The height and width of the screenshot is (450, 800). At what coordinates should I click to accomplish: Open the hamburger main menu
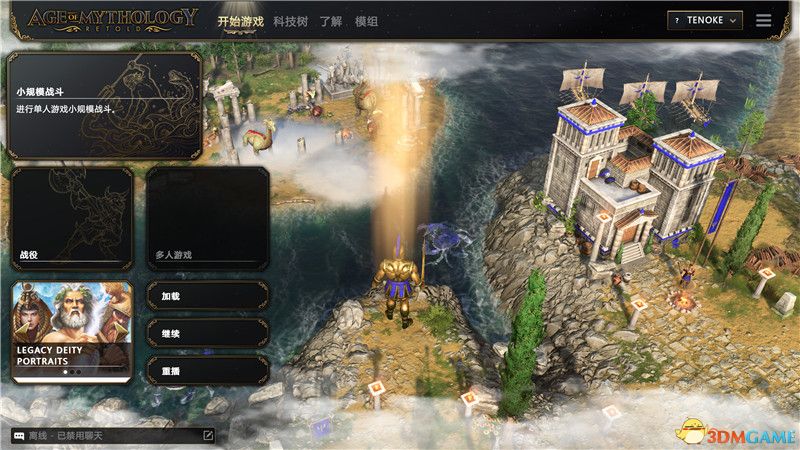click(x=764, y=20)
